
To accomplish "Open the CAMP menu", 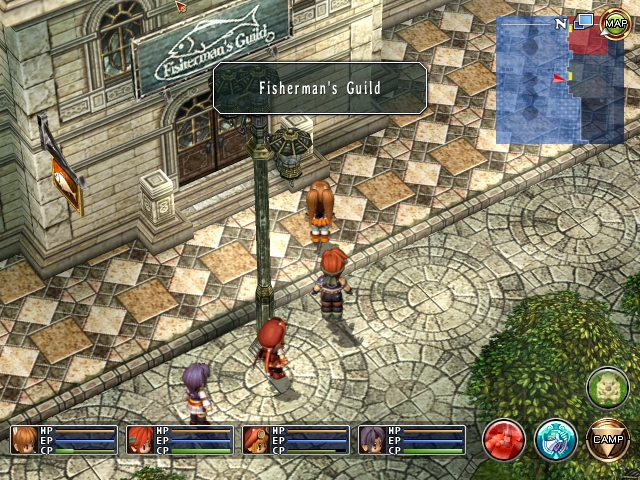I will pos(607,440).
